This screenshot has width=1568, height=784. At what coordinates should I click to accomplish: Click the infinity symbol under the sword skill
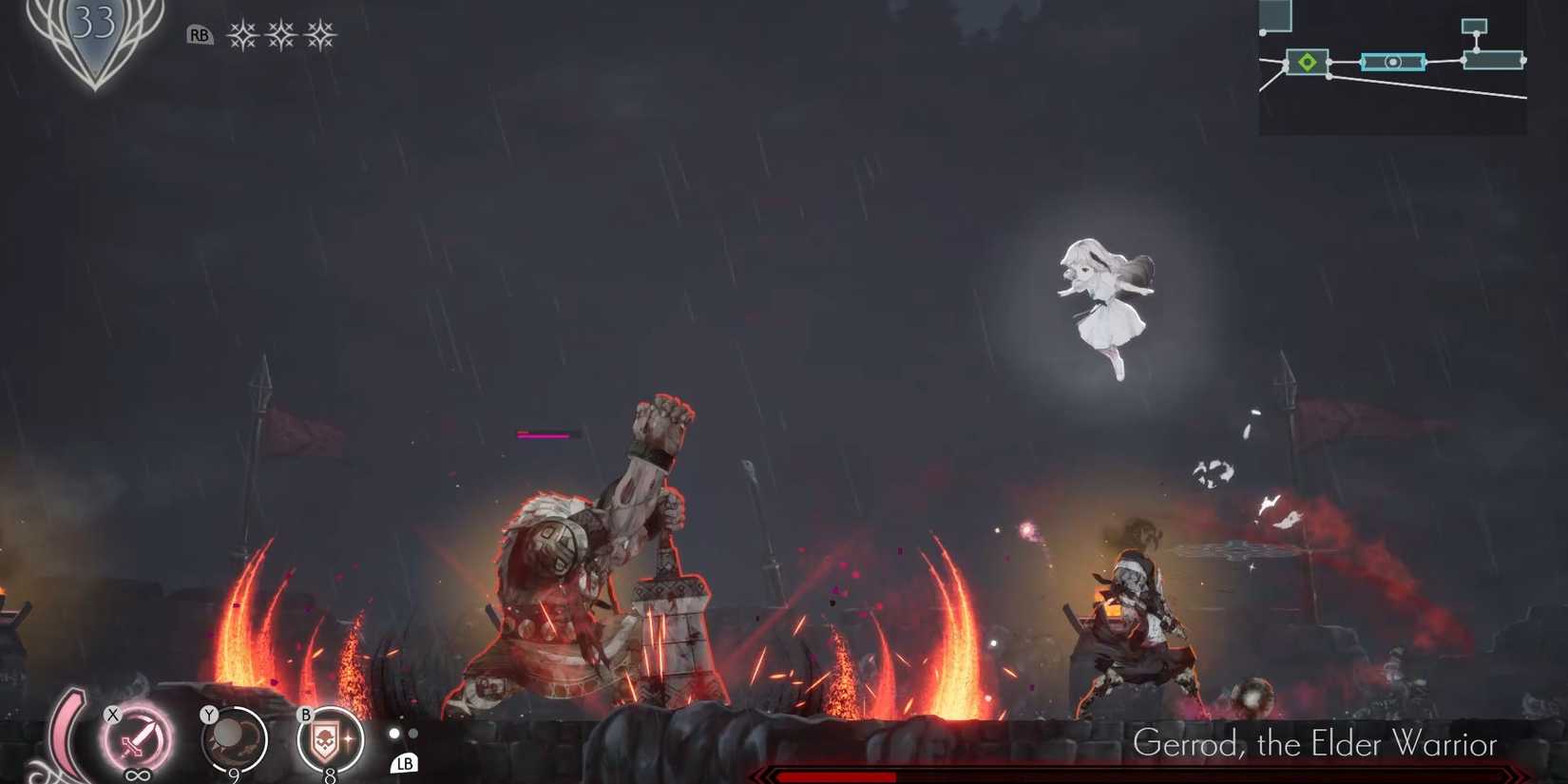pyautogui.click(x=138, y=774)
